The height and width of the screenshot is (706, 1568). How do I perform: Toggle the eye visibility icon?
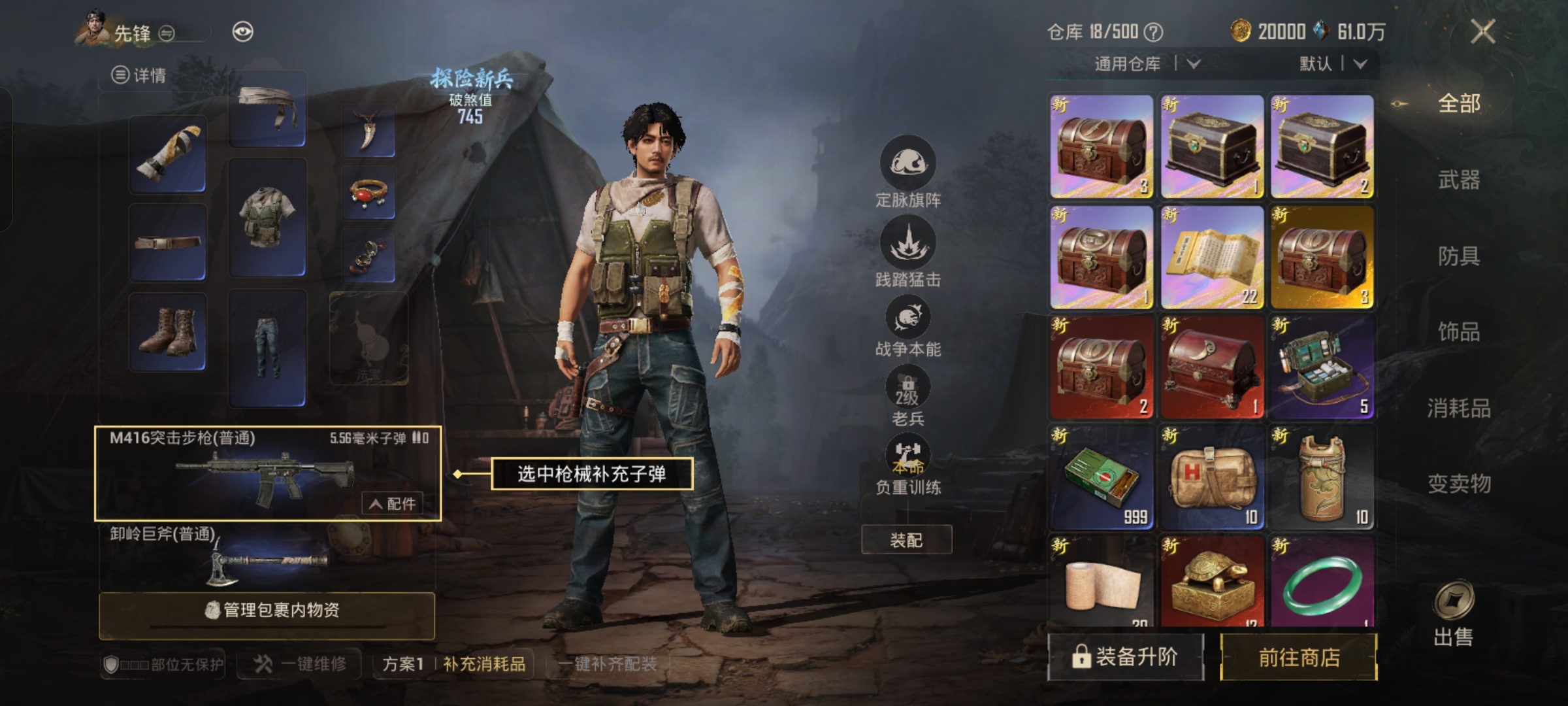point(242,32)
